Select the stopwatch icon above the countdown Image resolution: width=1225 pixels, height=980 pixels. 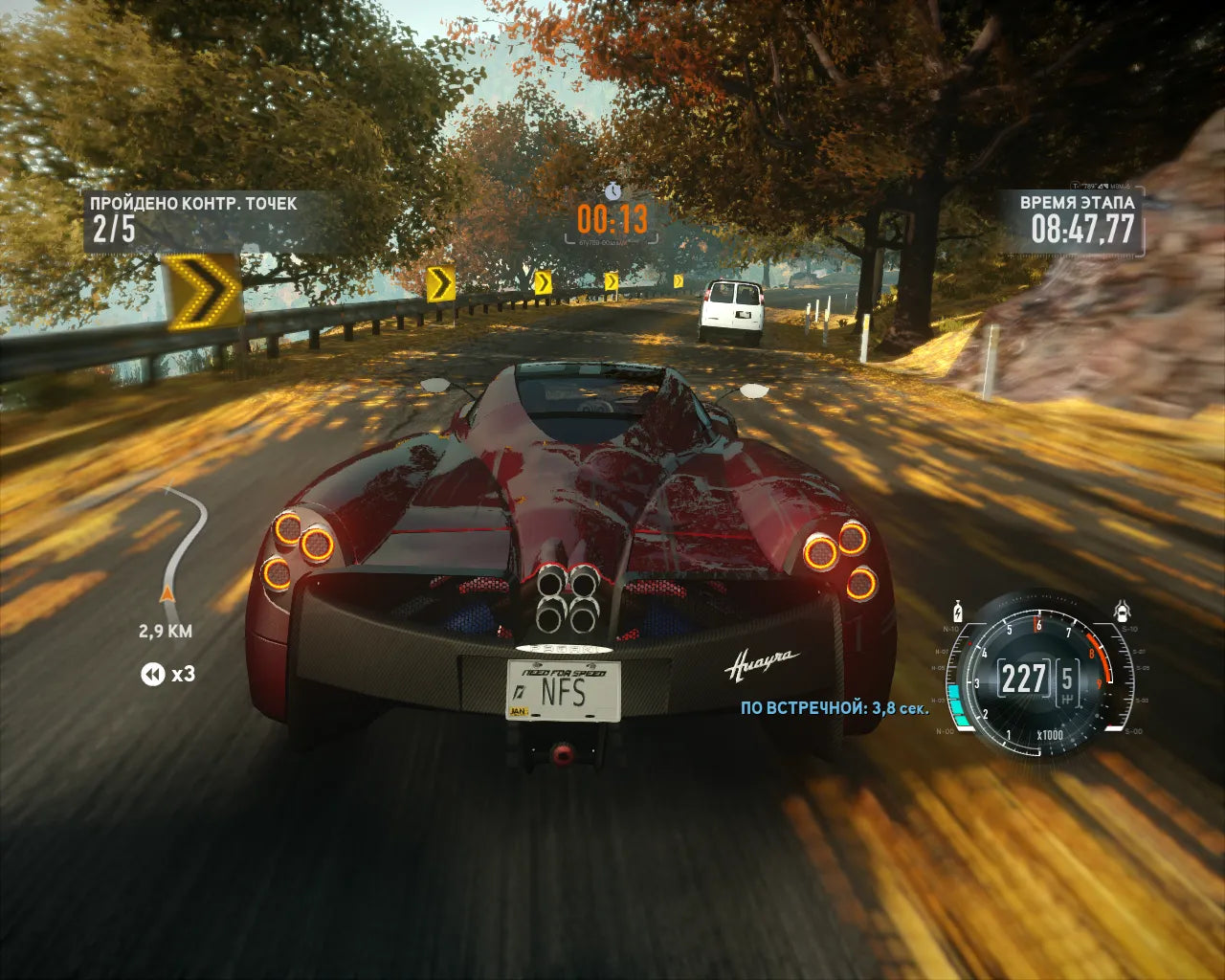(612, 189)
